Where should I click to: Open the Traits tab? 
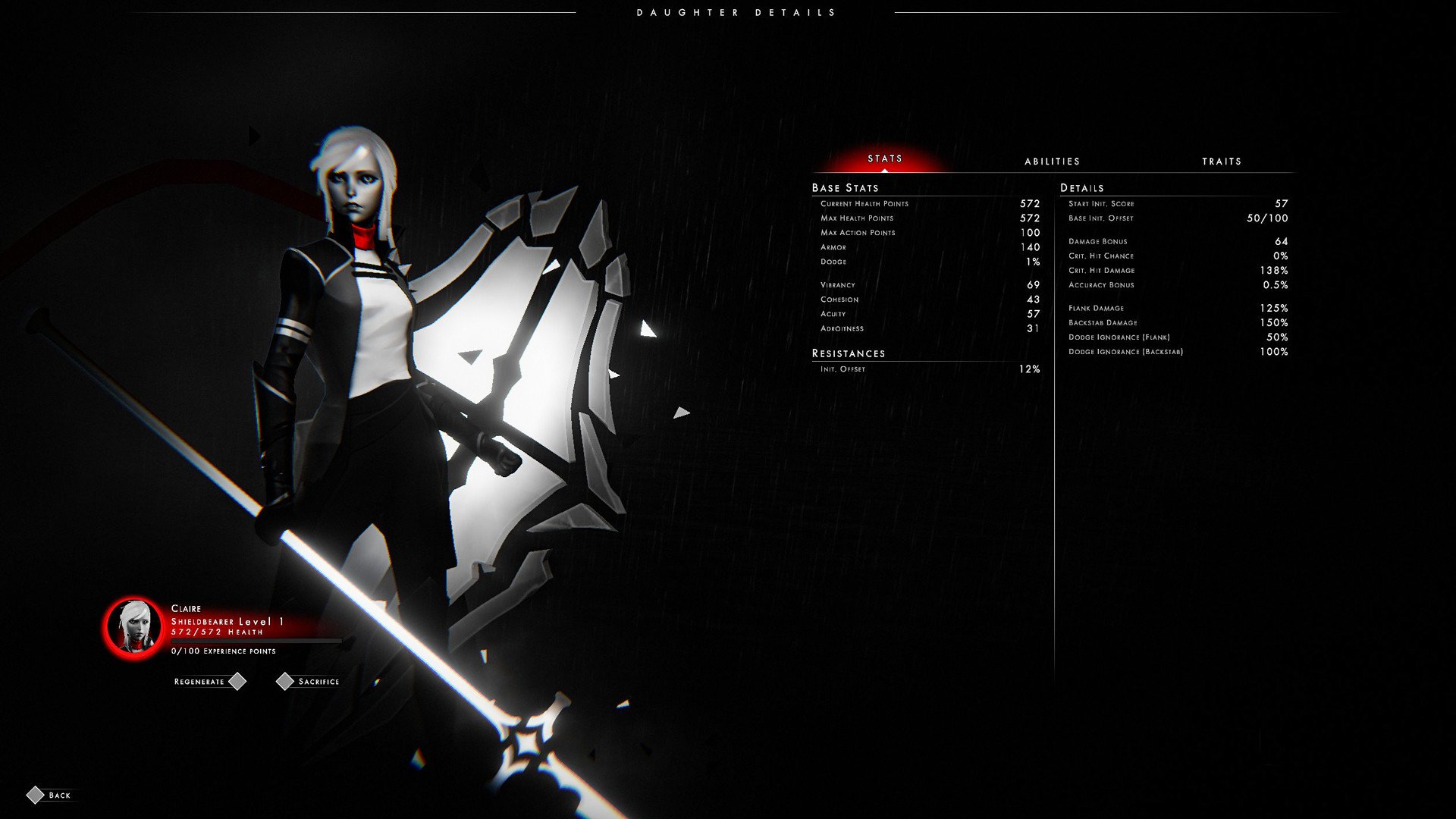point(1222,161)
